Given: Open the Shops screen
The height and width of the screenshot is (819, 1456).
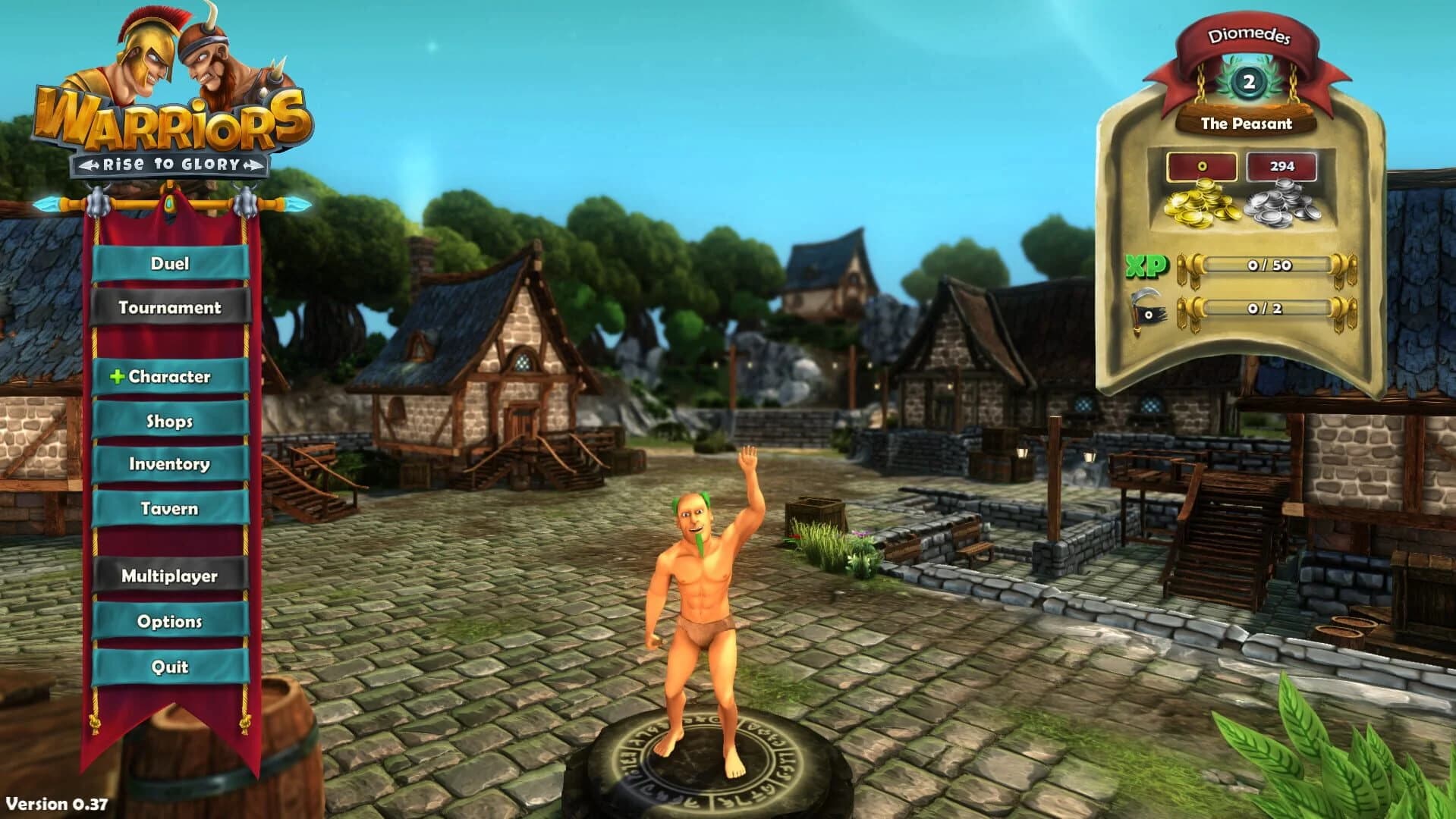Looking at the screenshot, I should [168, 420].
